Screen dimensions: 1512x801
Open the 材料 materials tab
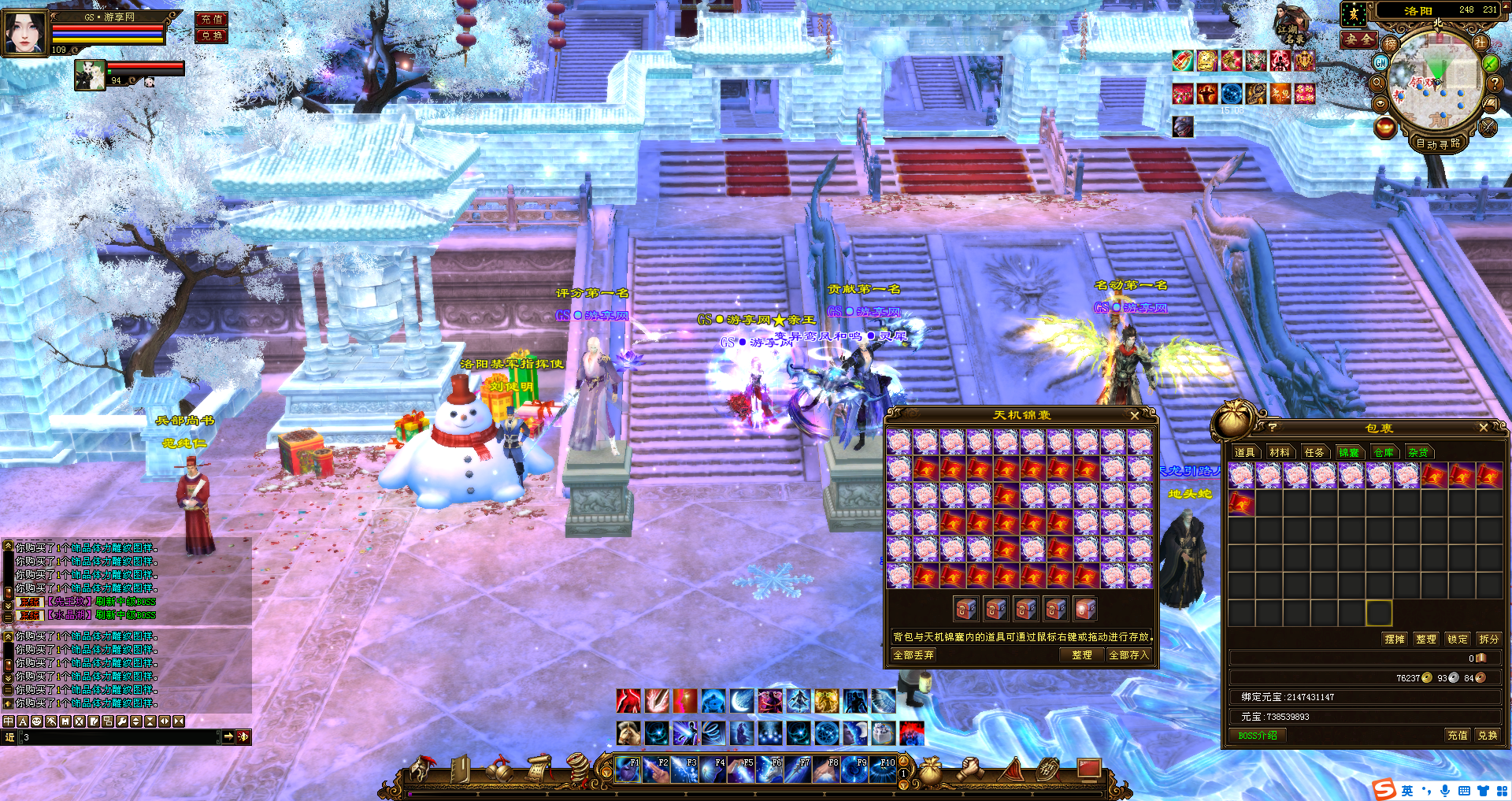pos(1280,452)
